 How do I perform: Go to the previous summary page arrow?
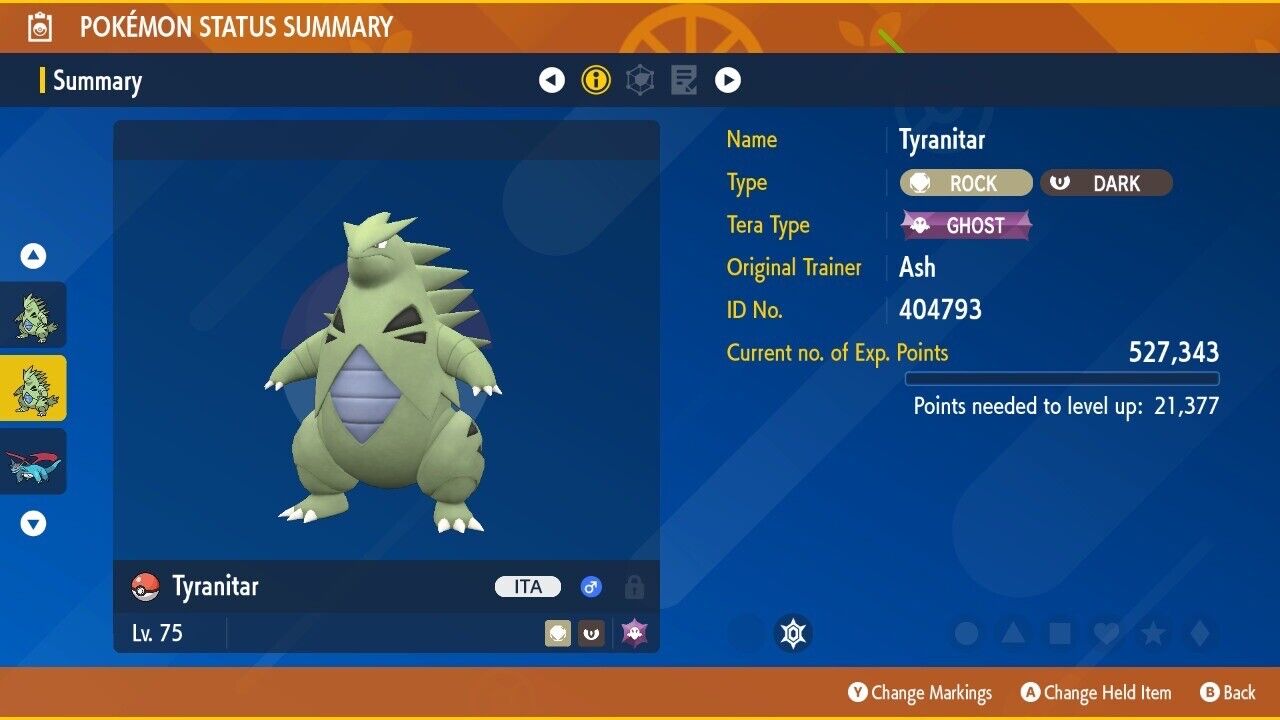[552, 80]
